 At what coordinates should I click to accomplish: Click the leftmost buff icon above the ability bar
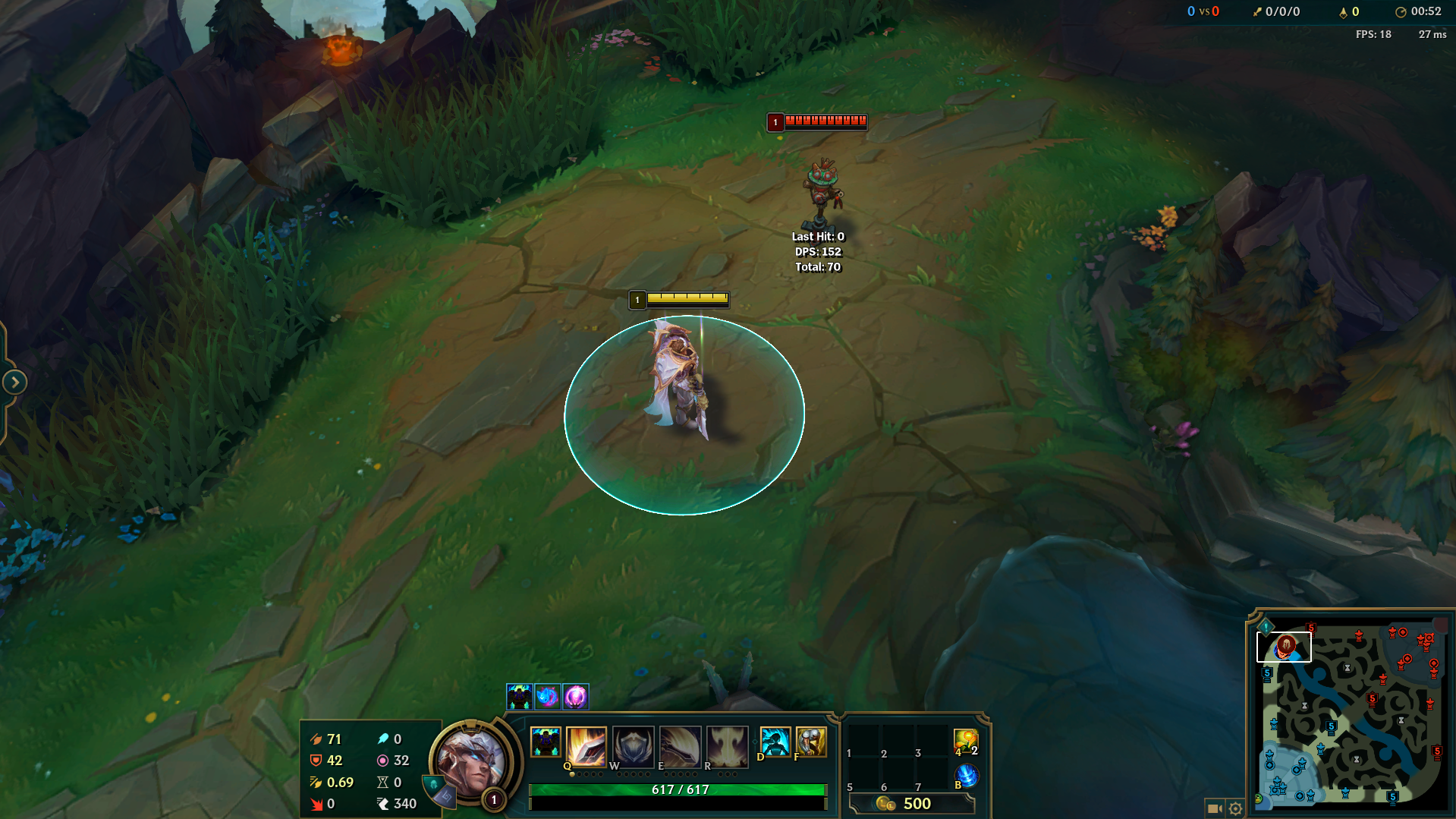[521, 696]
